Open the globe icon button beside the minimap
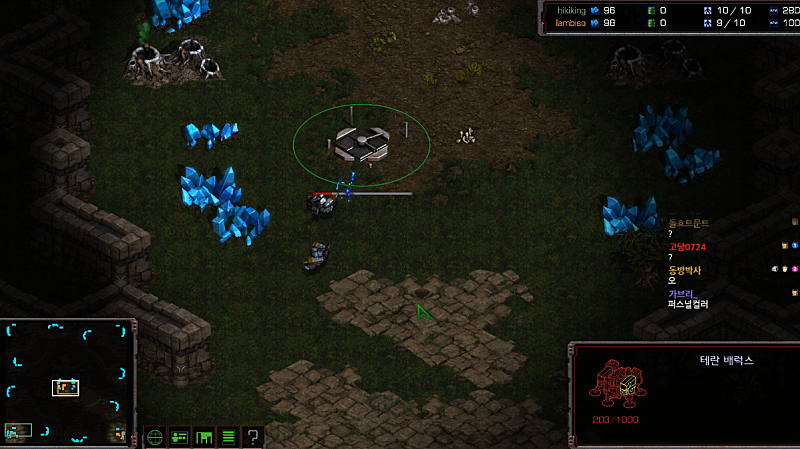This screenshot has height=449, width=800. 155,437
